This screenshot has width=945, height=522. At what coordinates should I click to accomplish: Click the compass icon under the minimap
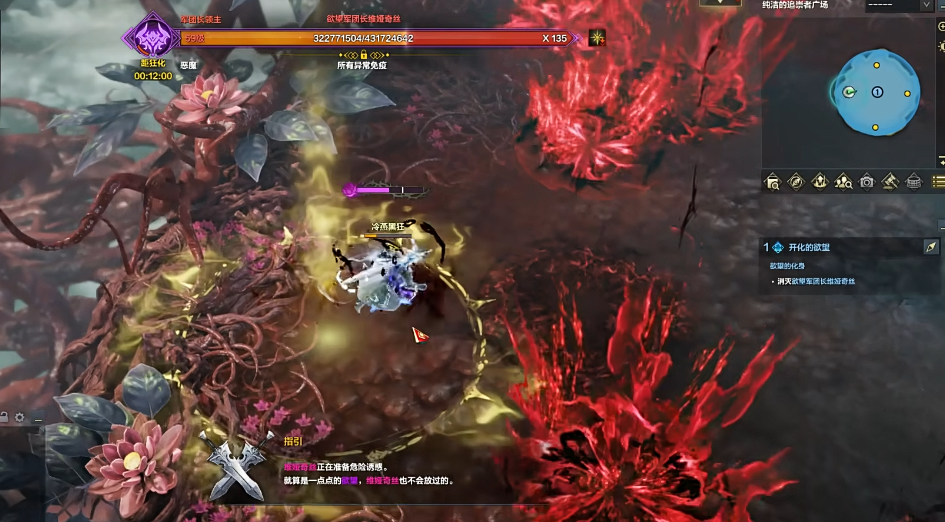(796, 181)
